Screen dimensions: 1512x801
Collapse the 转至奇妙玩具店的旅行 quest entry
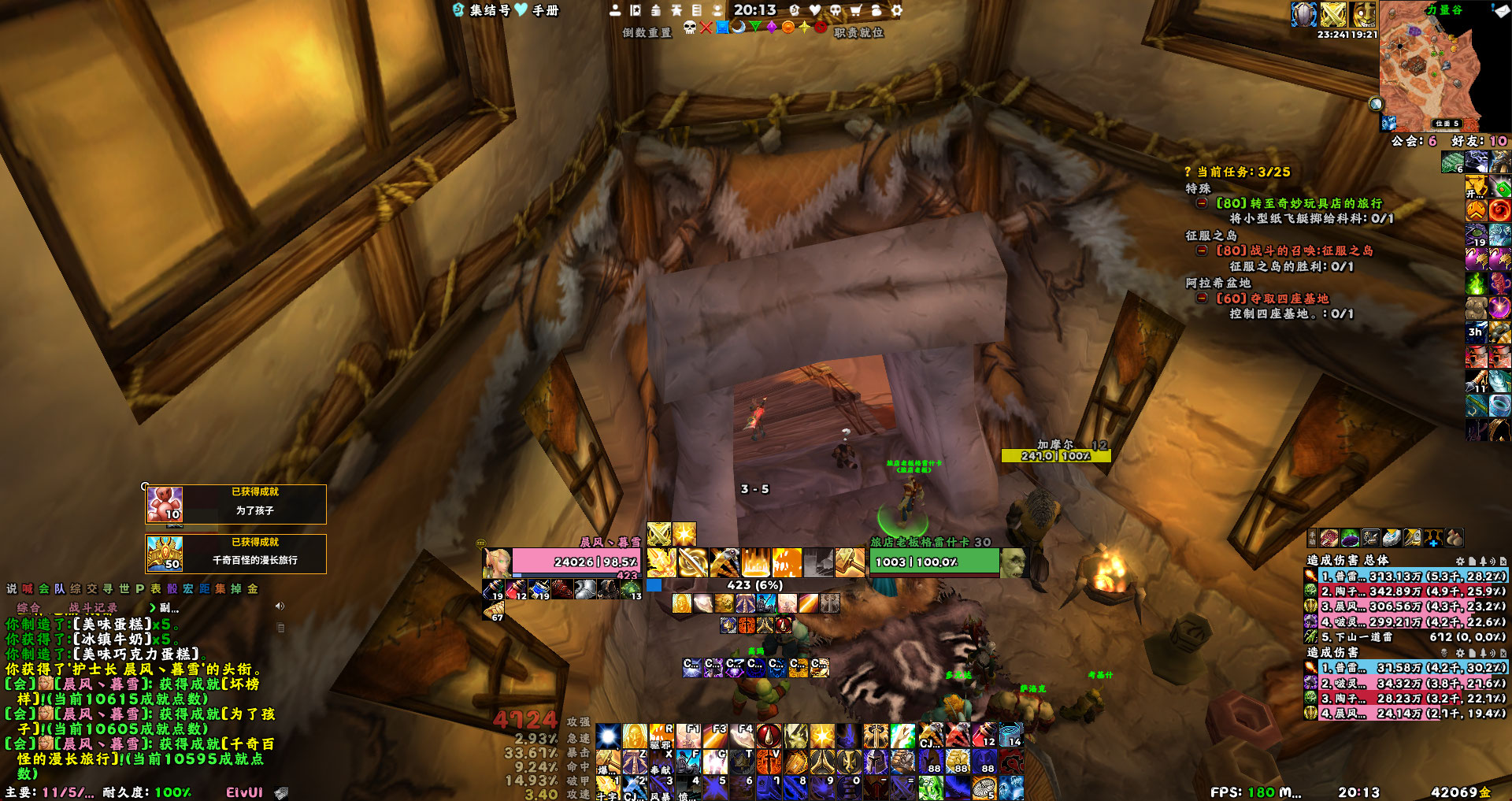coord(1202,203)
